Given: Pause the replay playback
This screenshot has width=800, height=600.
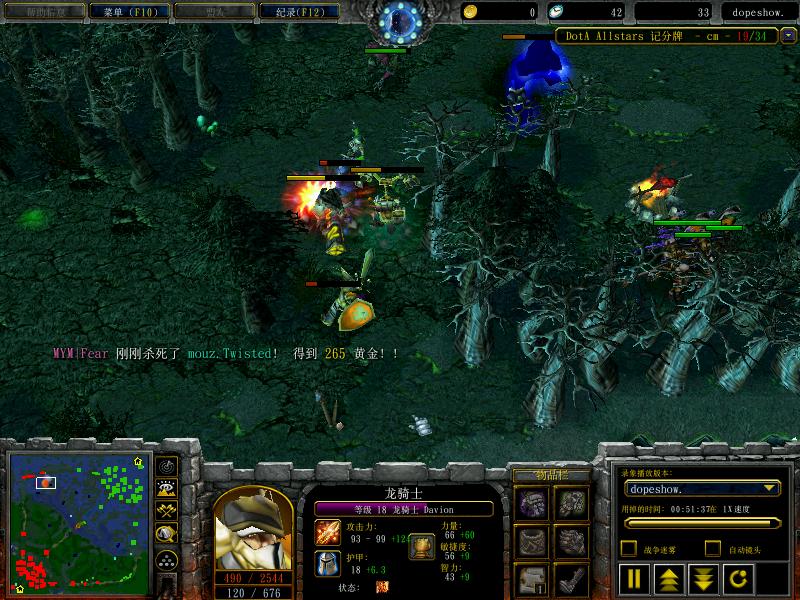Looking at the screenshot, I should coord(634,578).
